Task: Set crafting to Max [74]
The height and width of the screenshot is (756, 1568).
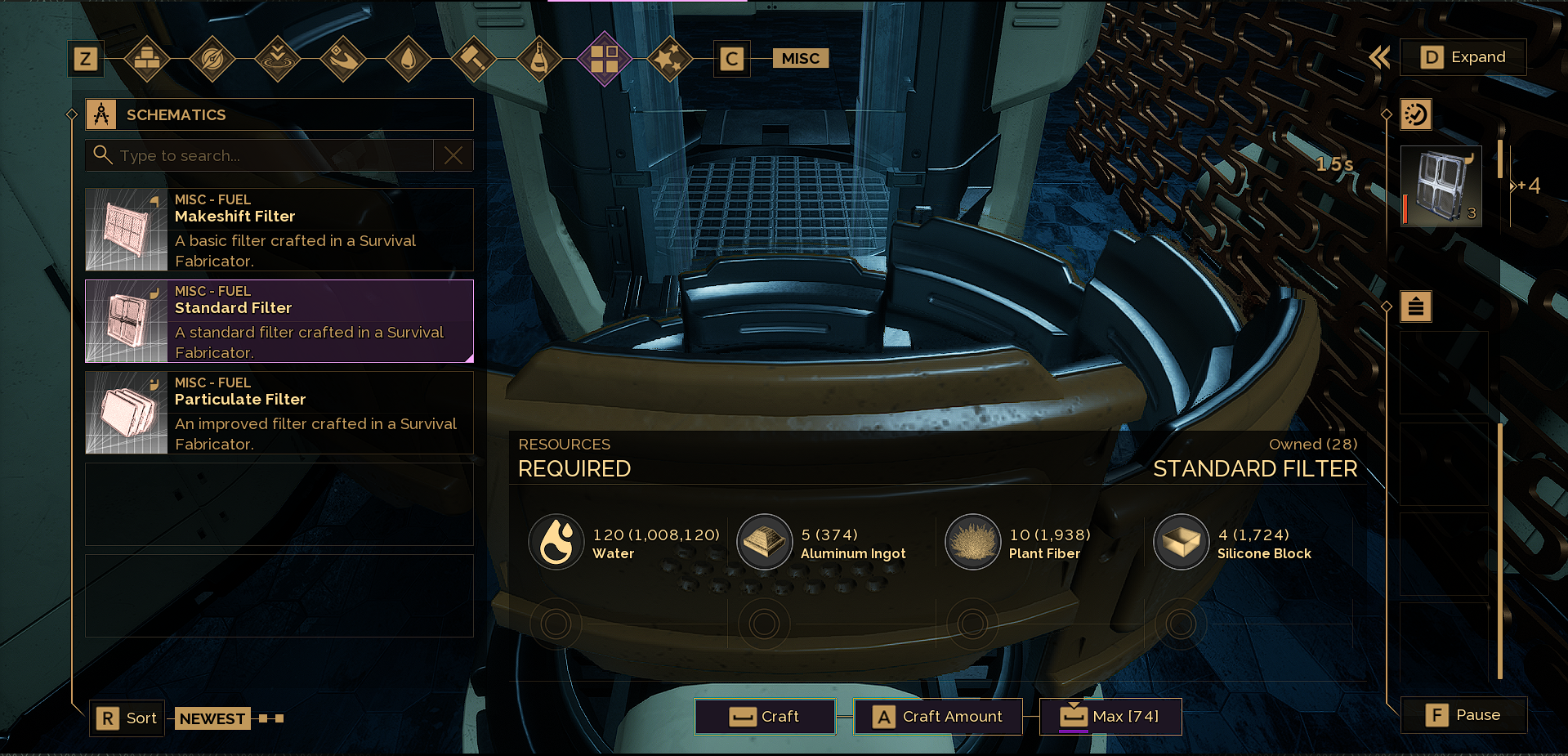Action: pyautogui.click(x=1110, y=717)
